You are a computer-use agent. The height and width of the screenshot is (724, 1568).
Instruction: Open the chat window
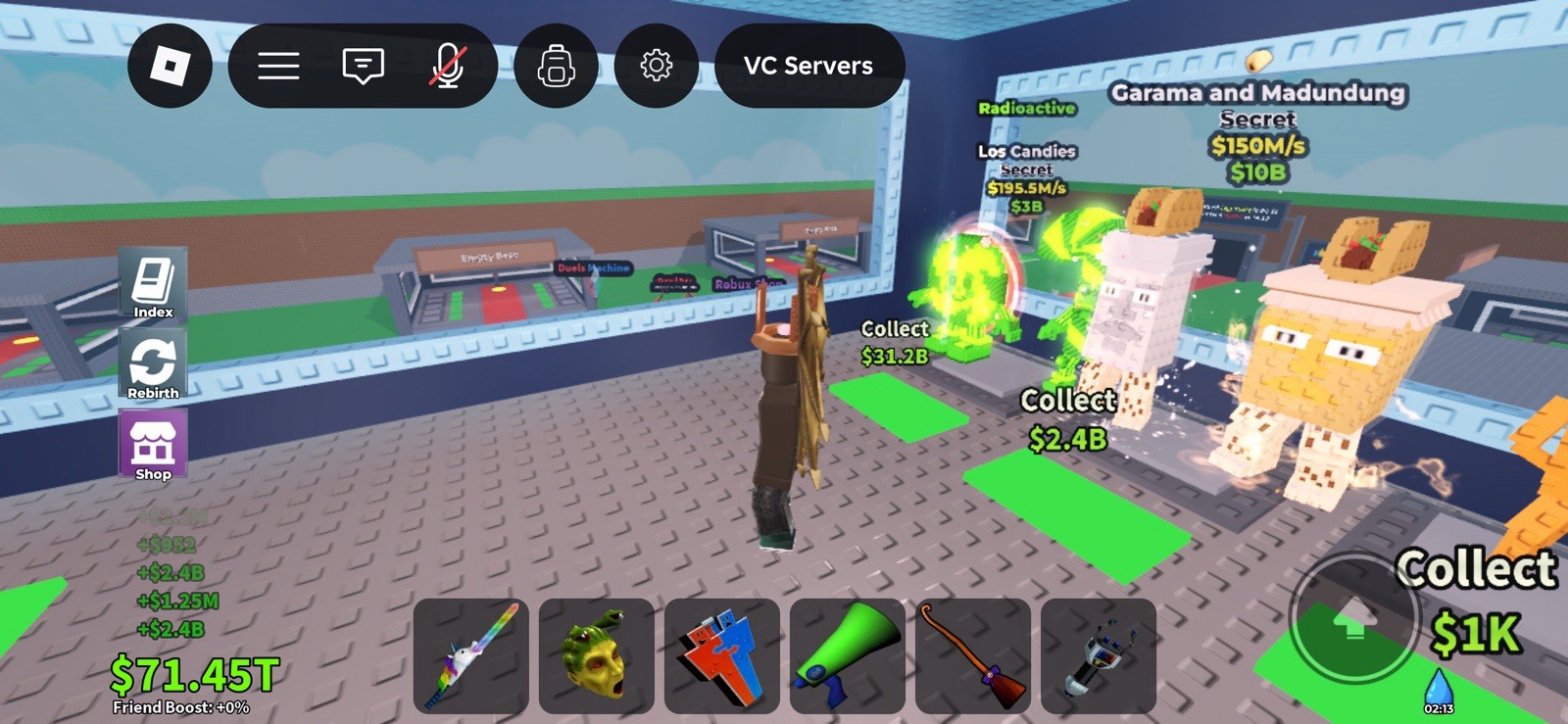(362, 65)
